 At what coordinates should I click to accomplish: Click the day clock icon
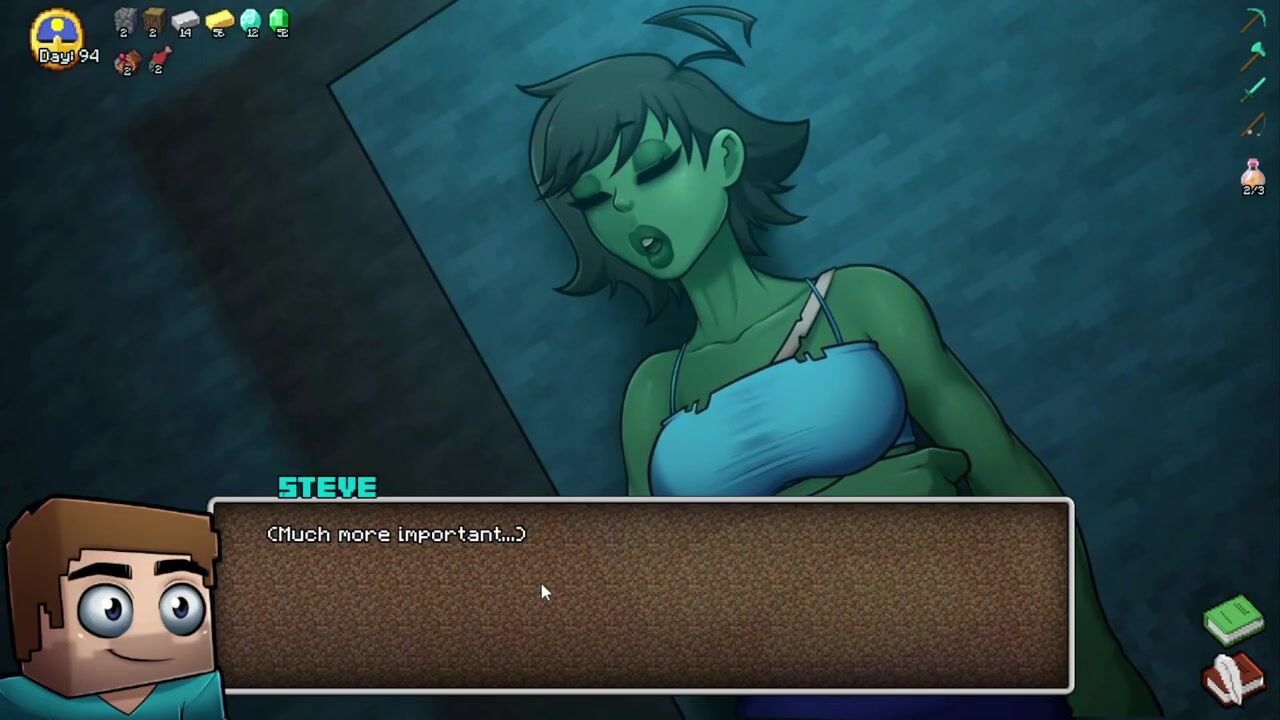click(x=57, y=30)
